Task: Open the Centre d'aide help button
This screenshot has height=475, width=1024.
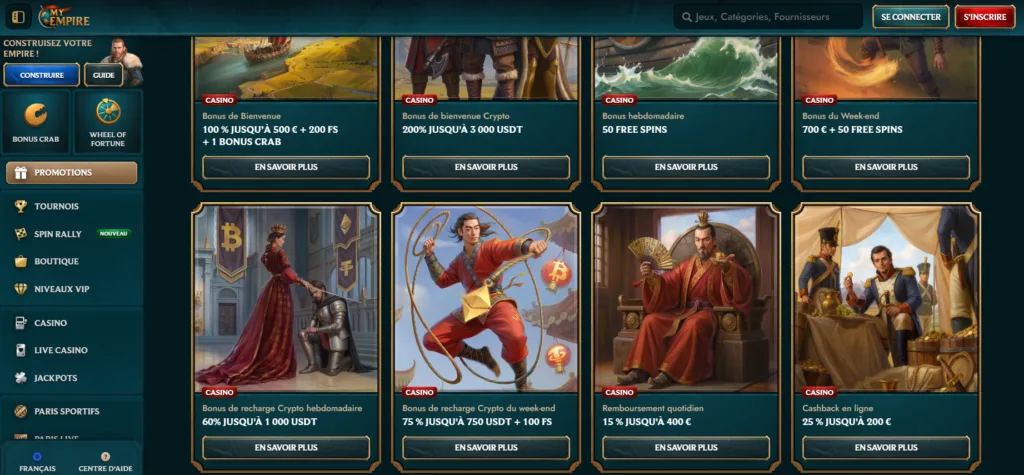Action: point(106,462)
